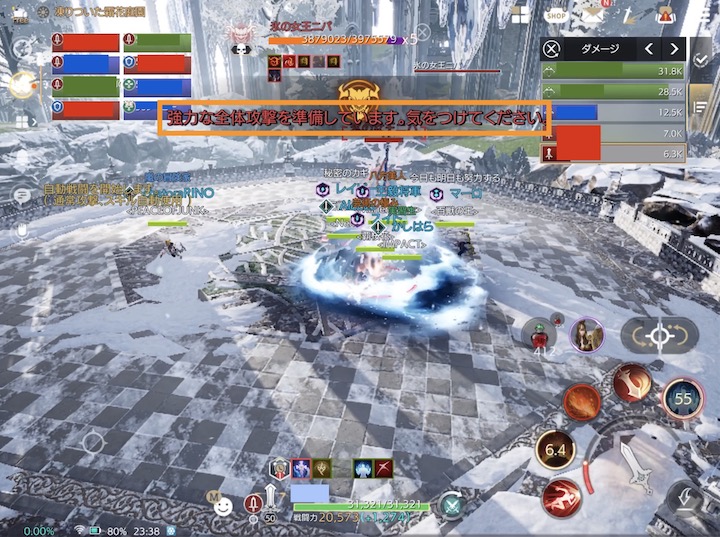The height and width of the screenshot is (537, 720).
Task: Activate the fiery slash skill
Action: tap(580, 402)
